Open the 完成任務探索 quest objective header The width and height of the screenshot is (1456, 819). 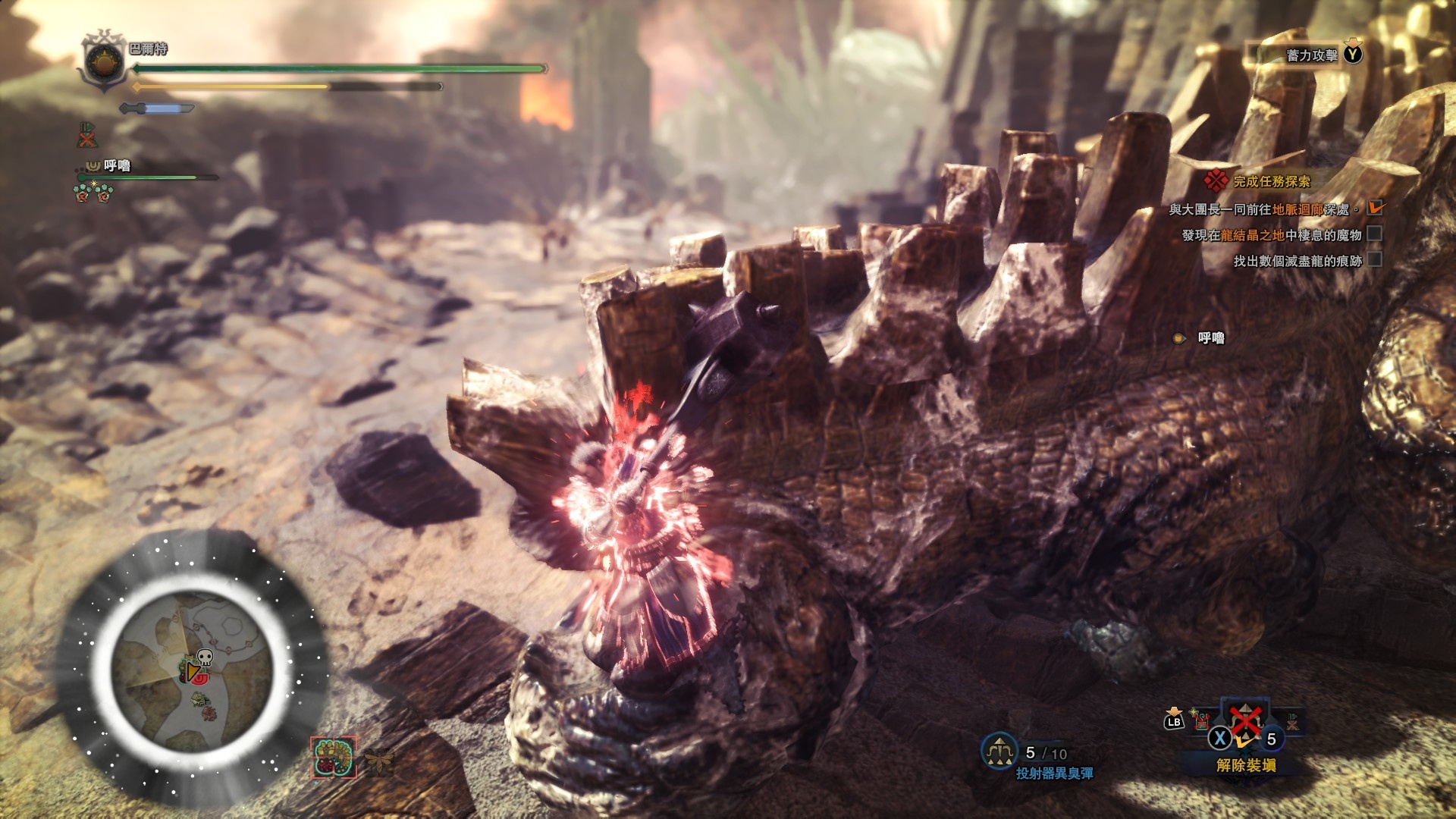click(x=1271, y=182)
